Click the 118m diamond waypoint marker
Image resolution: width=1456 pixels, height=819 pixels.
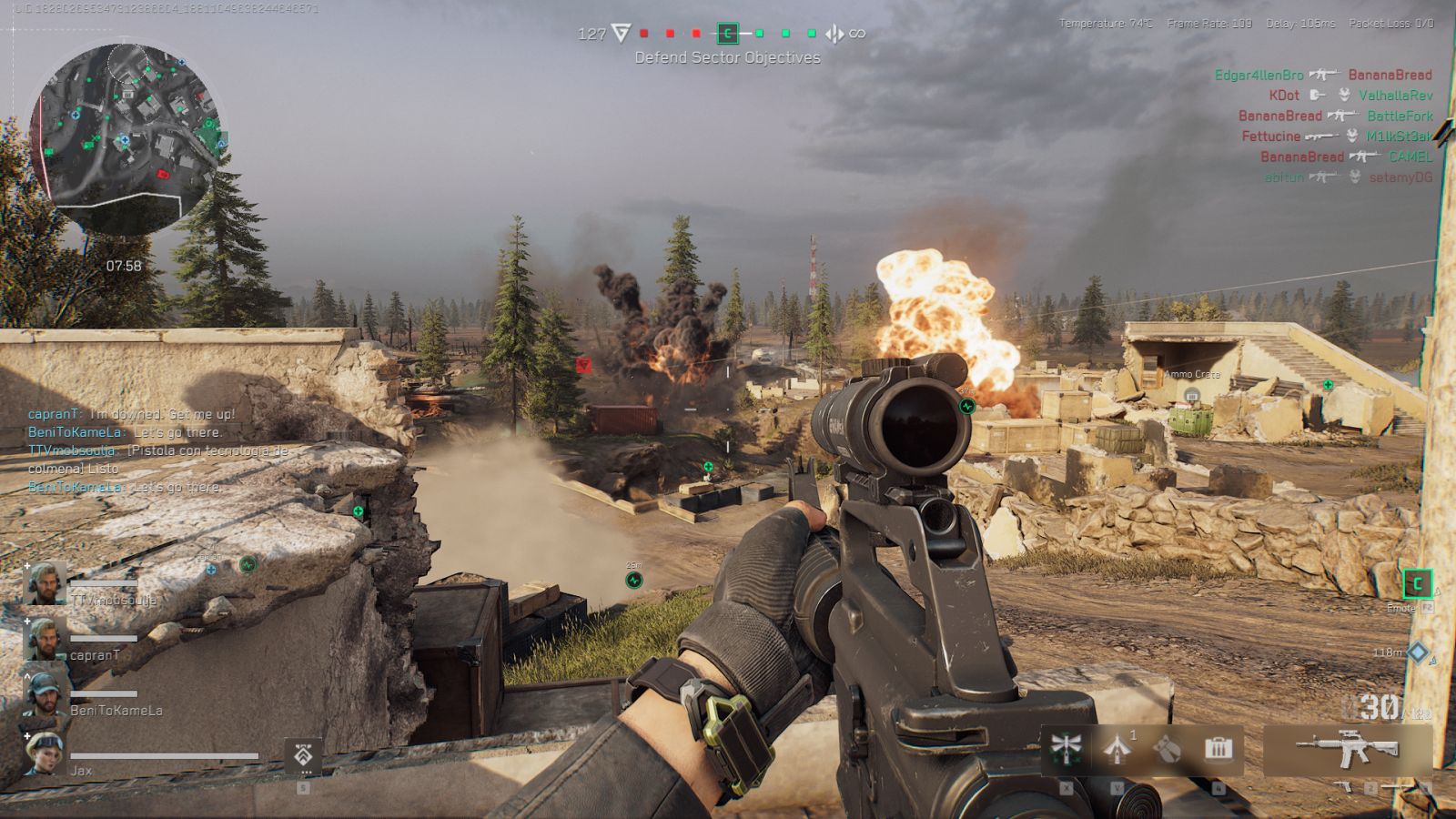point(1418,652)
